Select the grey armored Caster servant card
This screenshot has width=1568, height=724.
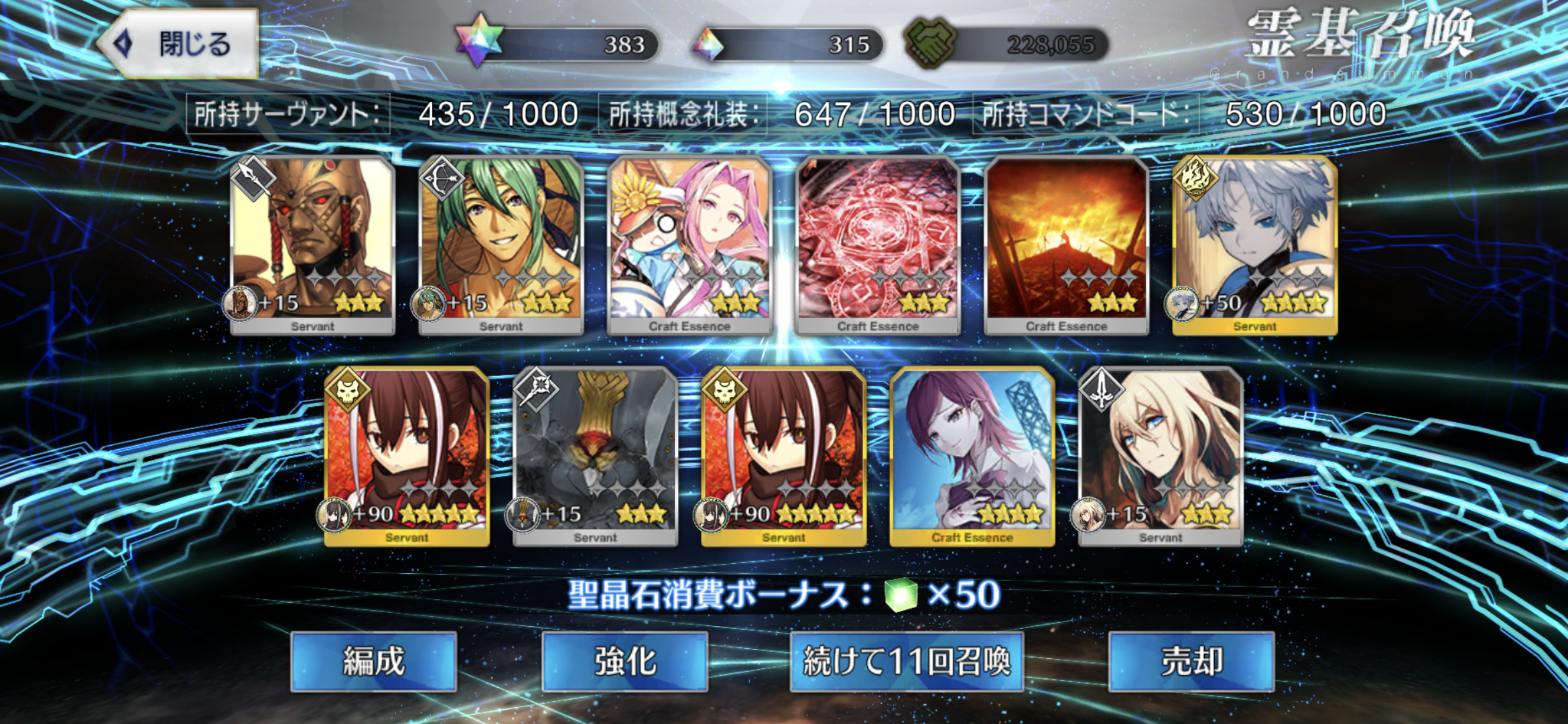pos(595,456)
